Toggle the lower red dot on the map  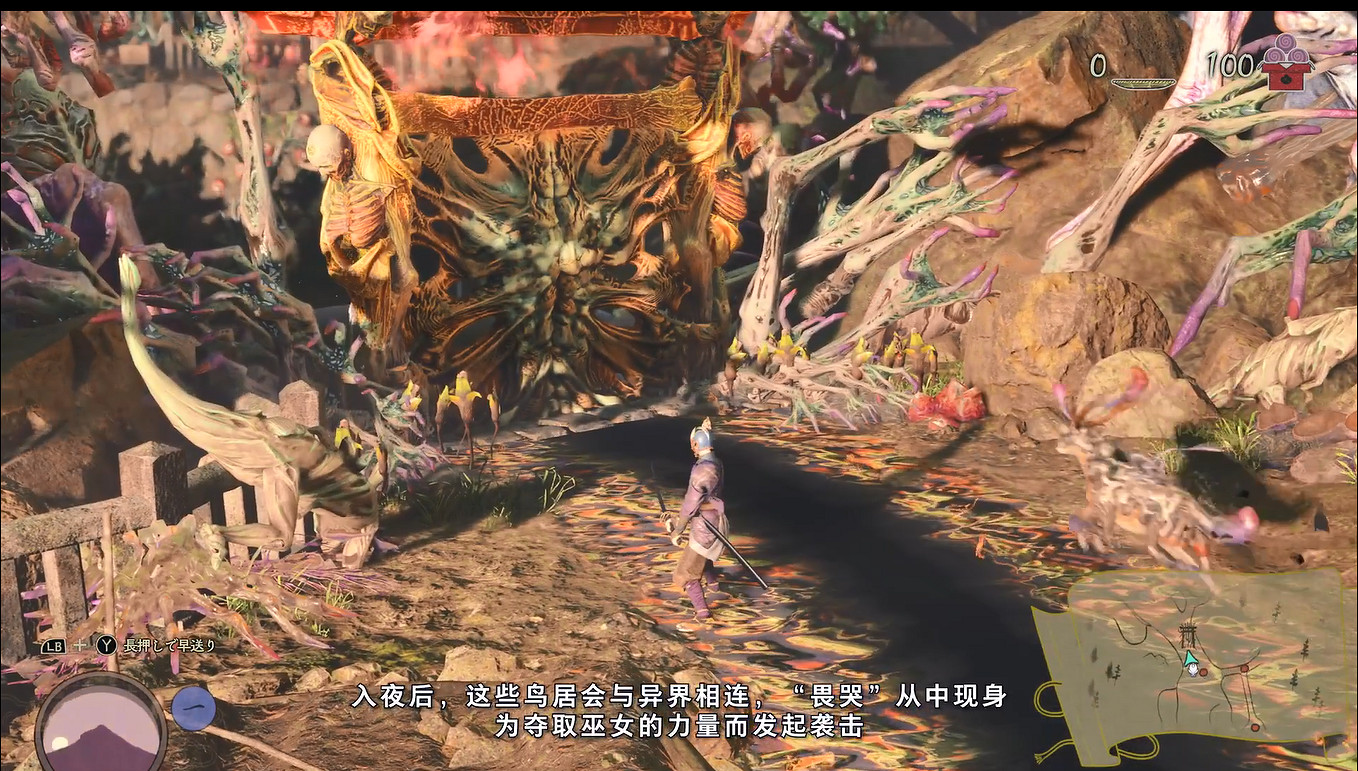(x=1255, y=727)
